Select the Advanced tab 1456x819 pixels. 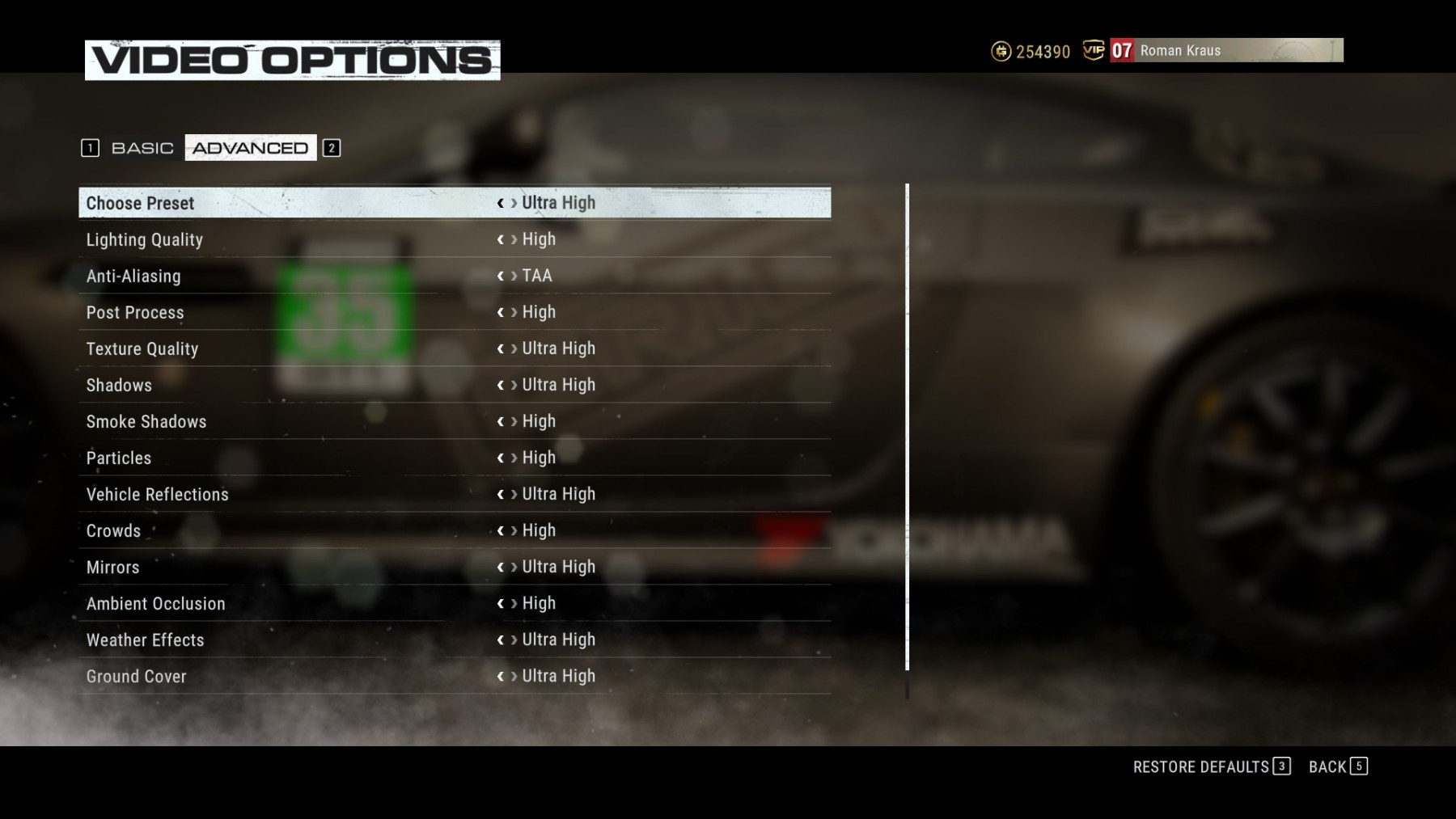click(x=250, y=148)
